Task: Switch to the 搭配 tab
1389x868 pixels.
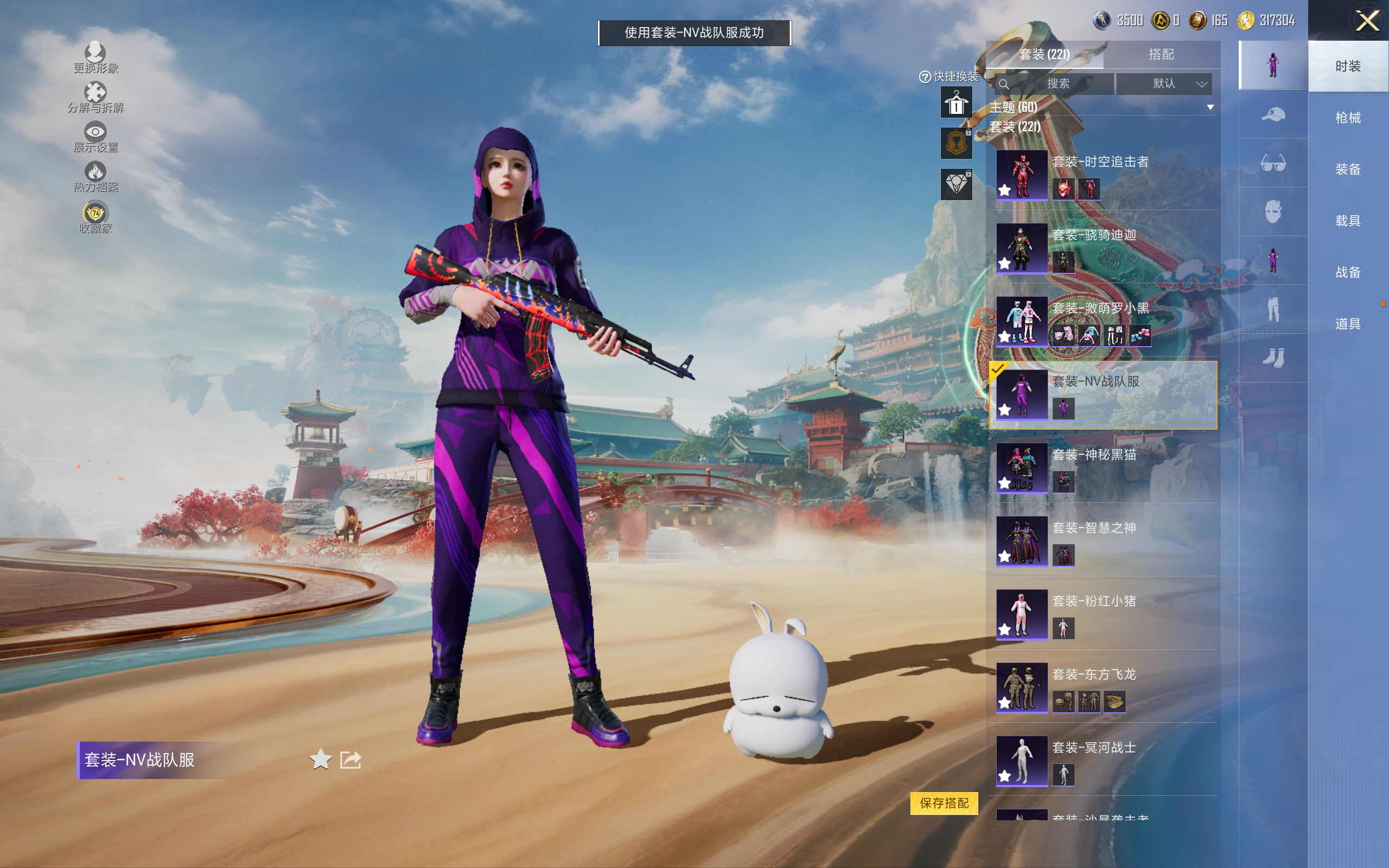Action: [x=1161, y=55]
